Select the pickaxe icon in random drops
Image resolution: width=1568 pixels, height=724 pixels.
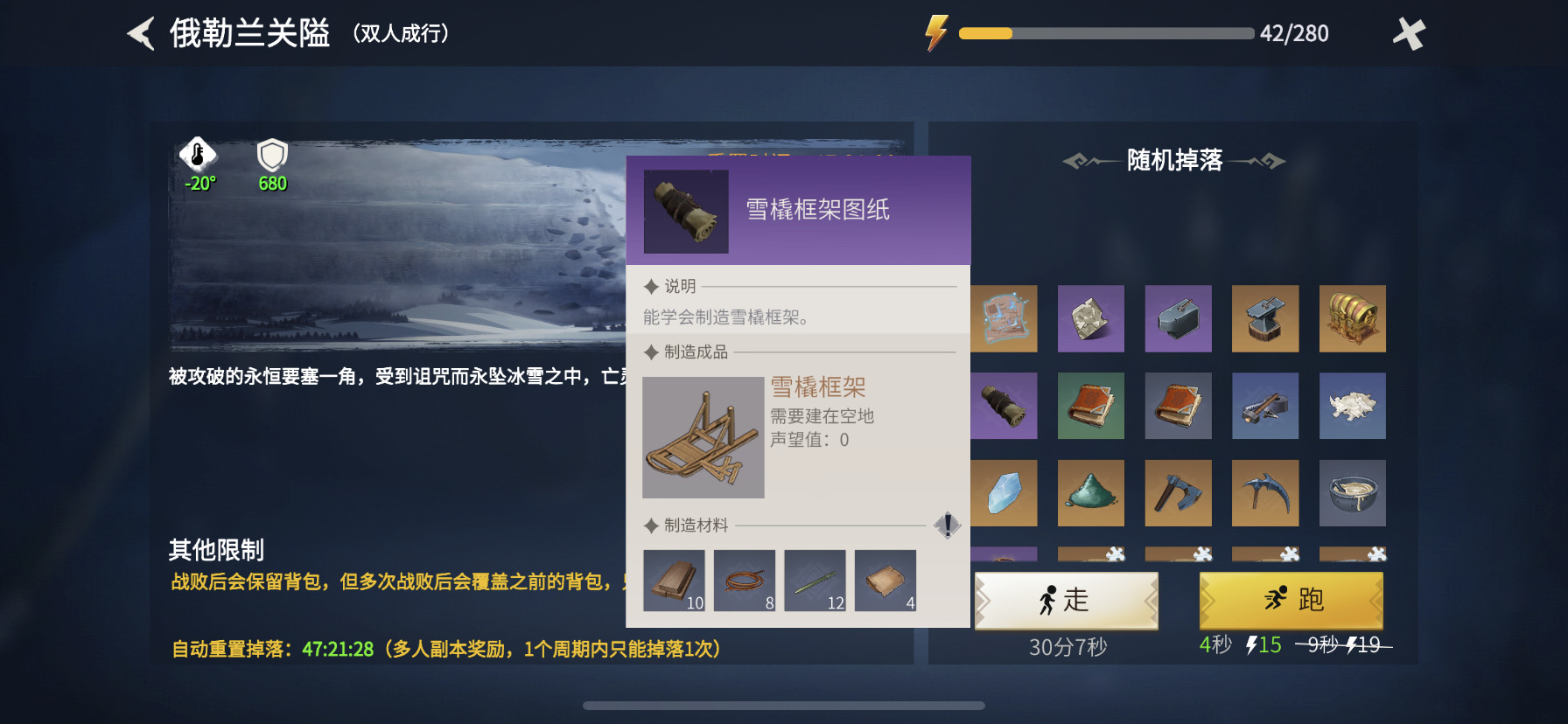pos(1265,492)
